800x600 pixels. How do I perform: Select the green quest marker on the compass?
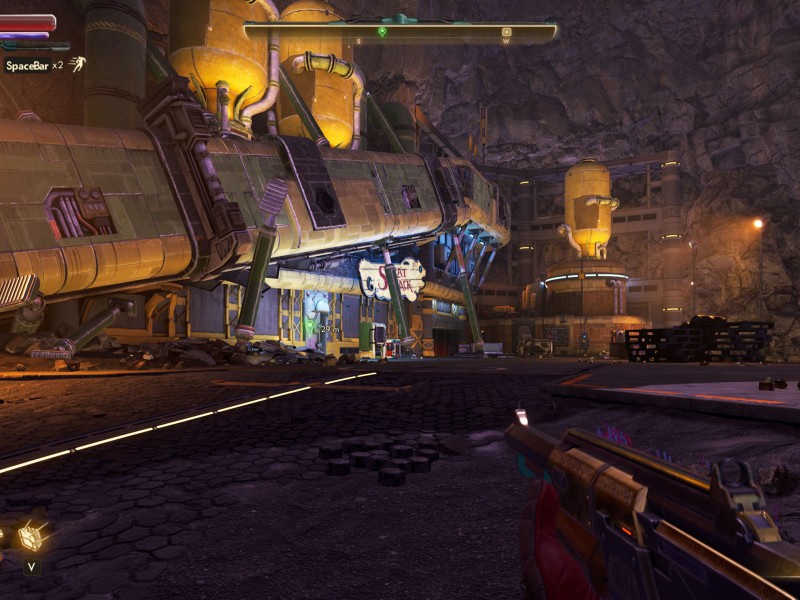(382, 32)
